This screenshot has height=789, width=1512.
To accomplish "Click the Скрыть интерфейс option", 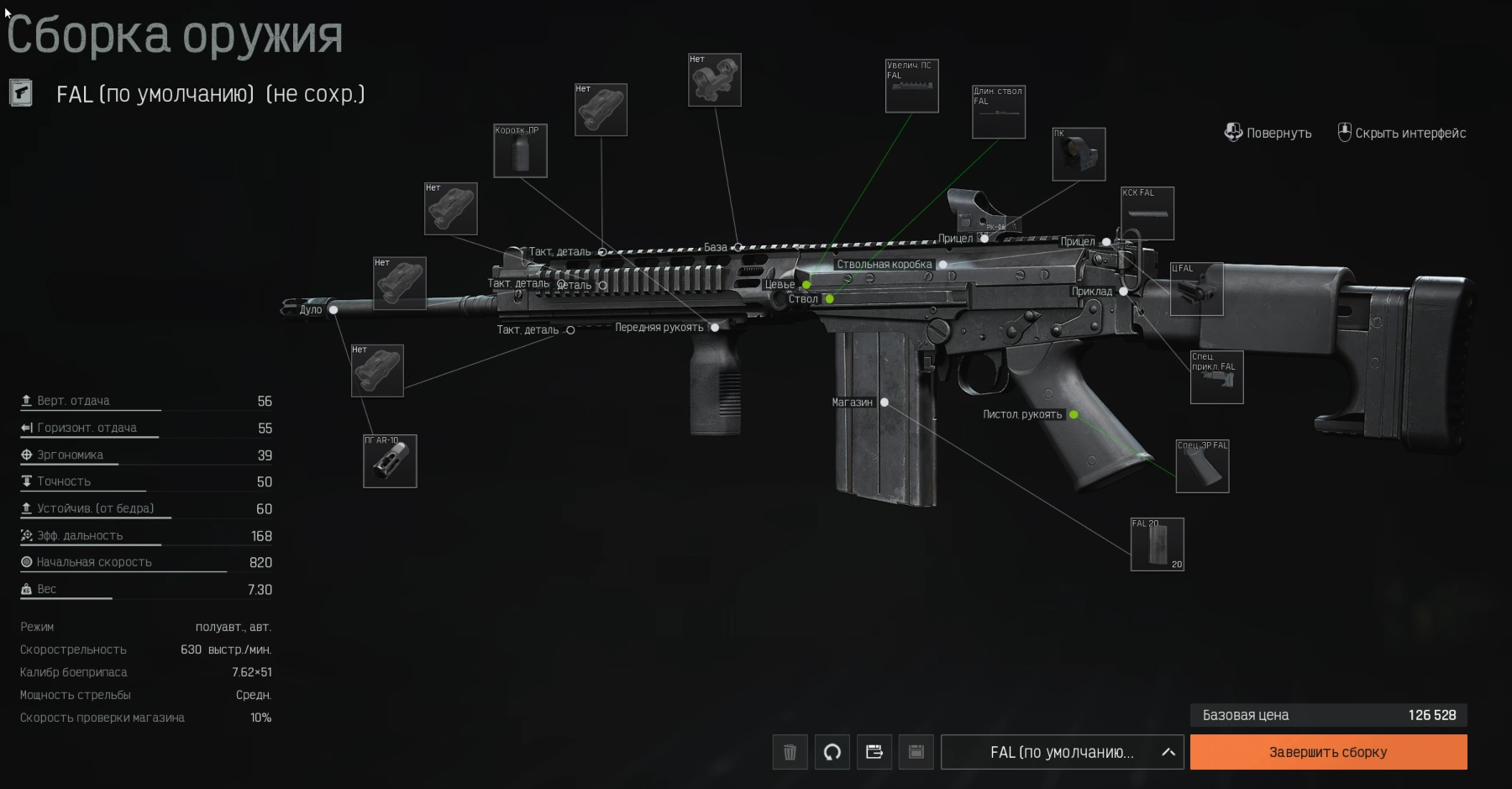I will 1402,133.
